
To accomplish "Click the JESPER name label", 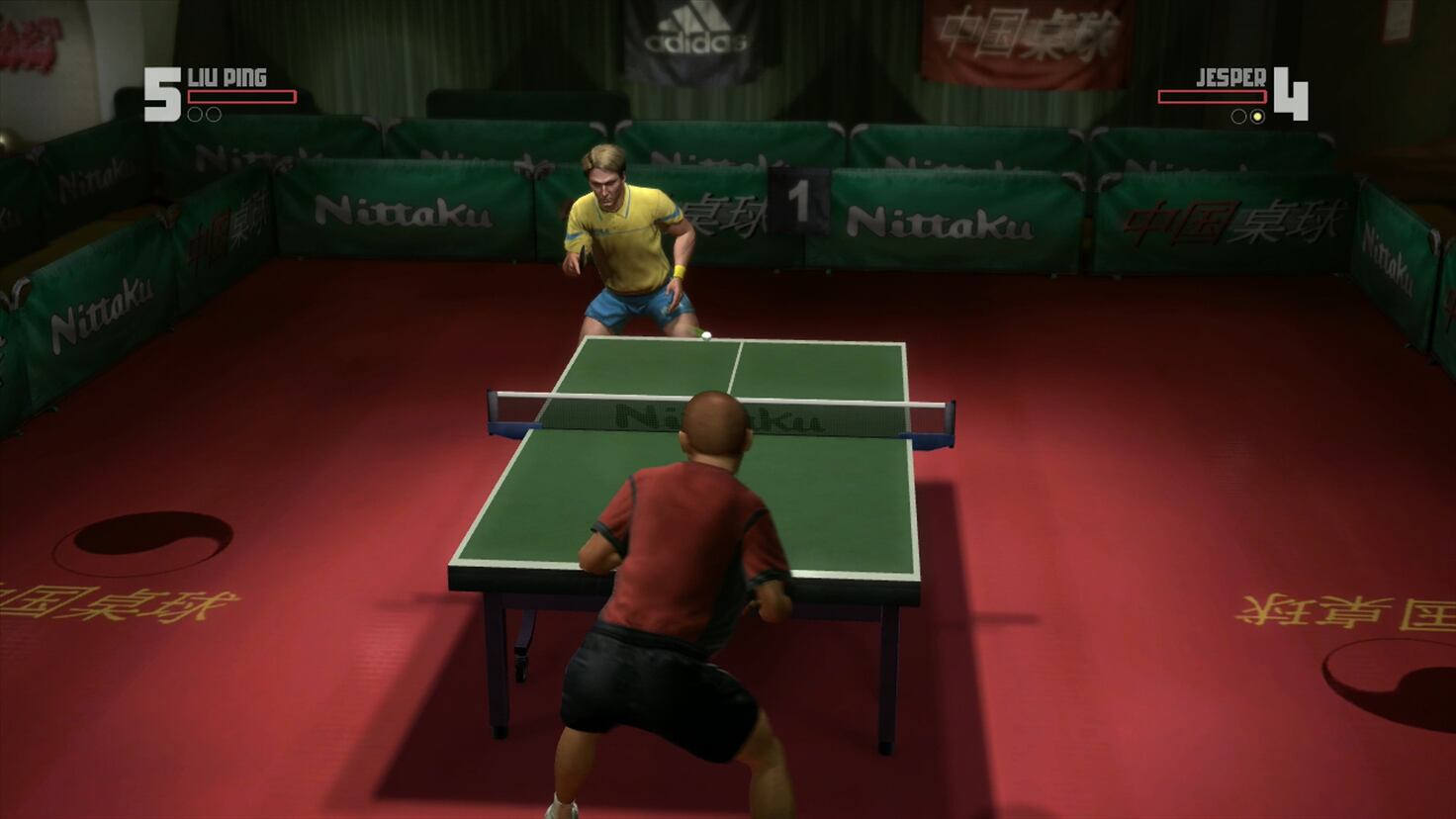I will tap(1231, 77).
